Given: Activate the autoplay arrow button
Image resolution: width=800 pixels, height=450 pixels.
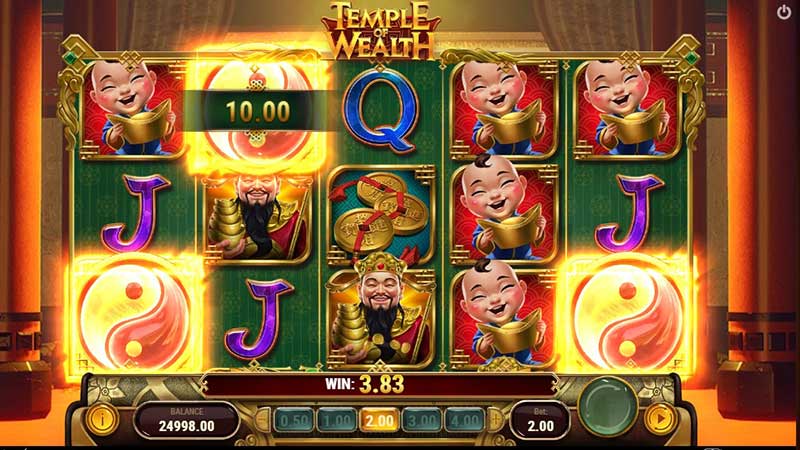Looking at the screenshot, I should coord(659,417).
